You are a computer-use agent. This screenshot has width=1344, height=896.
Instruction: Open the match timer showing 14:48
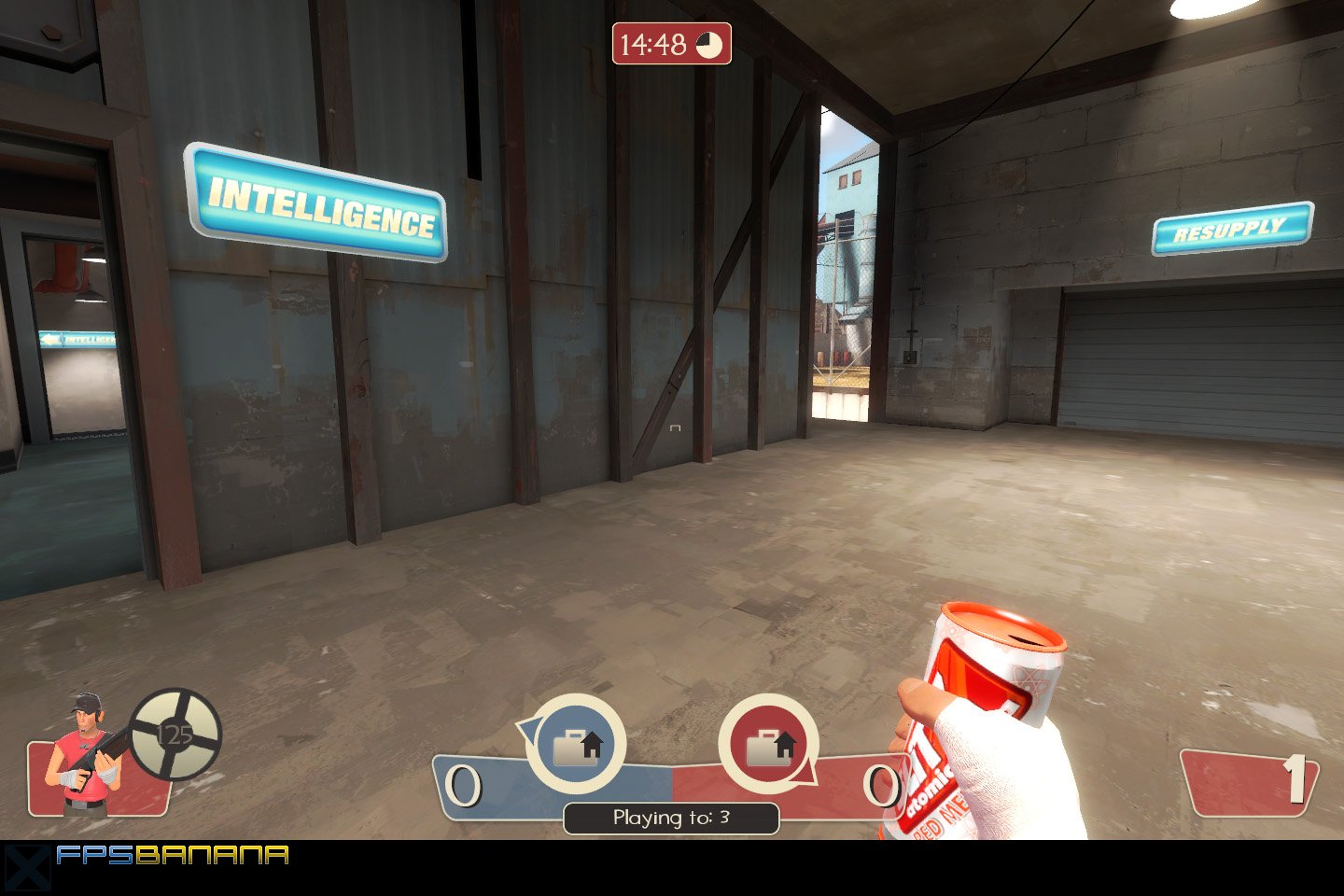click(653, 42)
